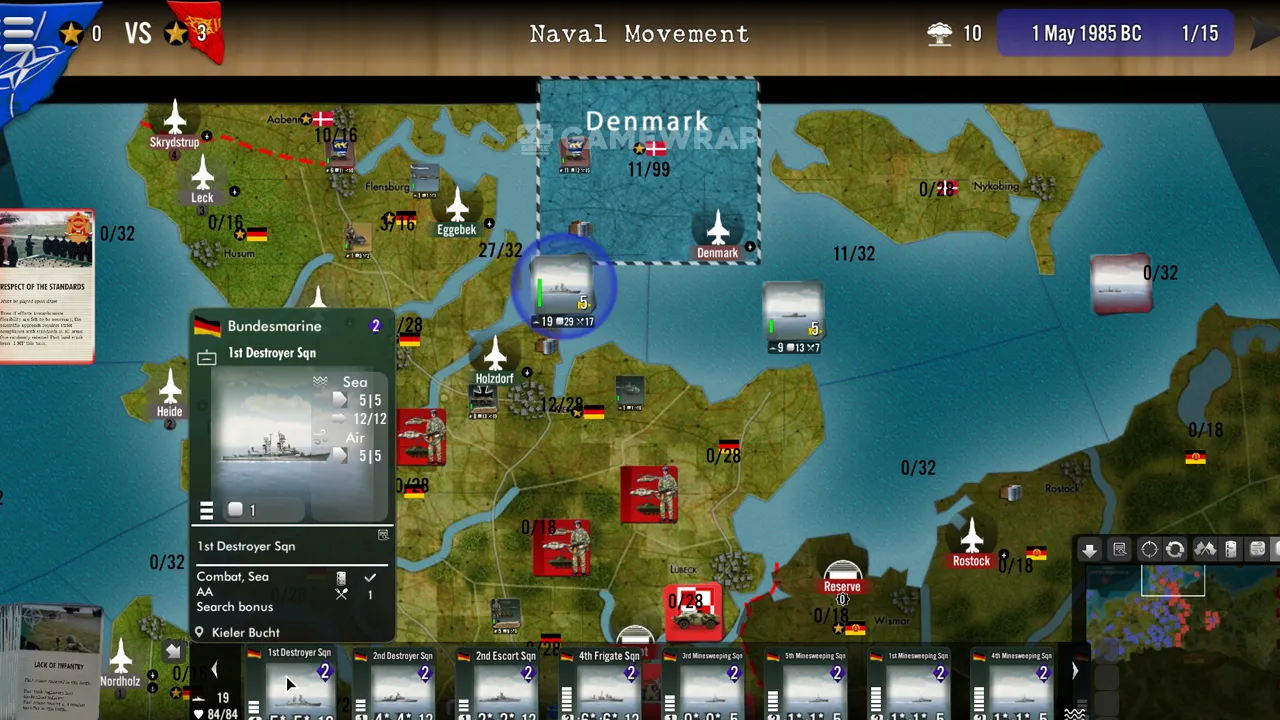This screenshot has height=720, width=1280.
Task: Show previous units with left arrow
Action: 213,670
